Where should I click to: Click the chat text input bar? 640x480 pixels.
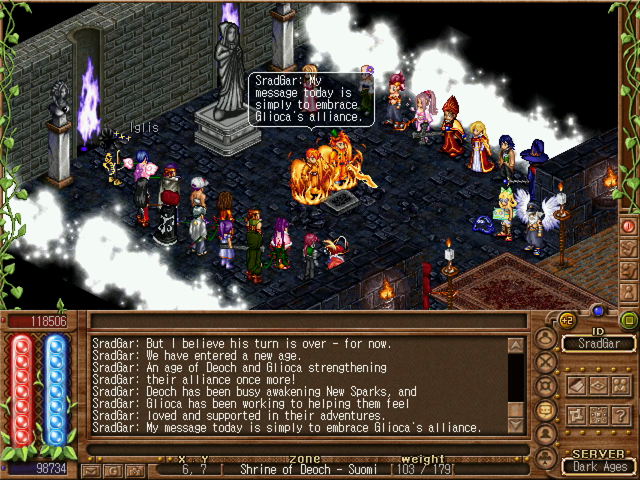[300, 449]
